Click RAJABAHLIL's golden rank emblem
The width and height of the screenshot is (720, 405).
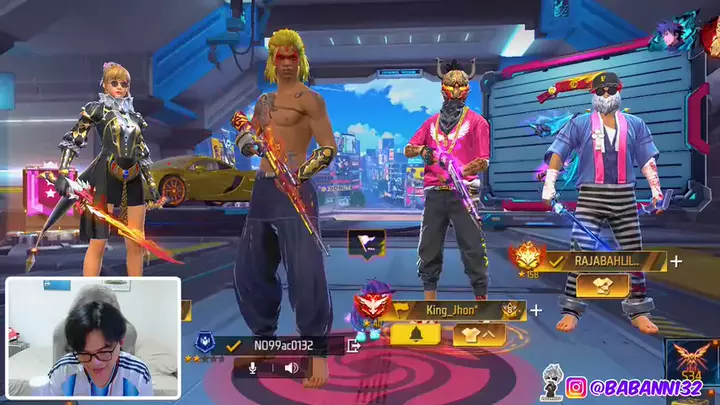(526, 258)
